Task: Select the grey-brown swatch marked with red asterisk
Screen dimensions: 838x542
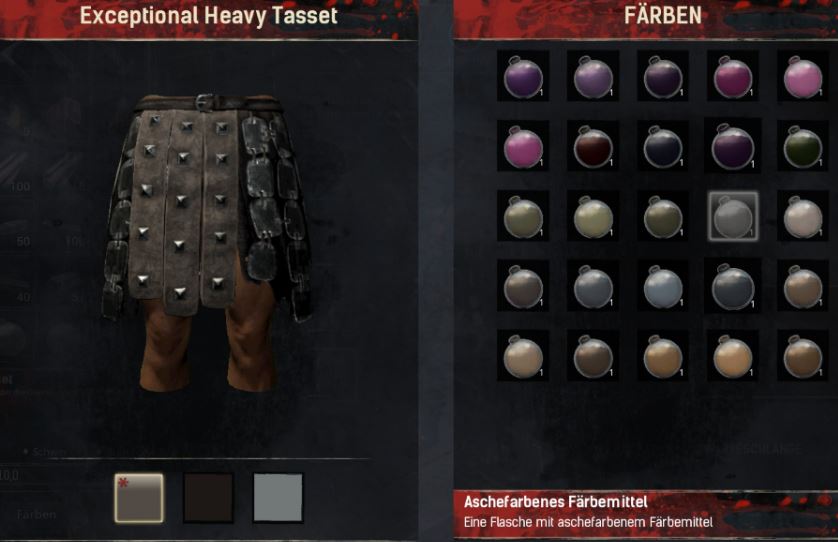Action: coord(139,498)
